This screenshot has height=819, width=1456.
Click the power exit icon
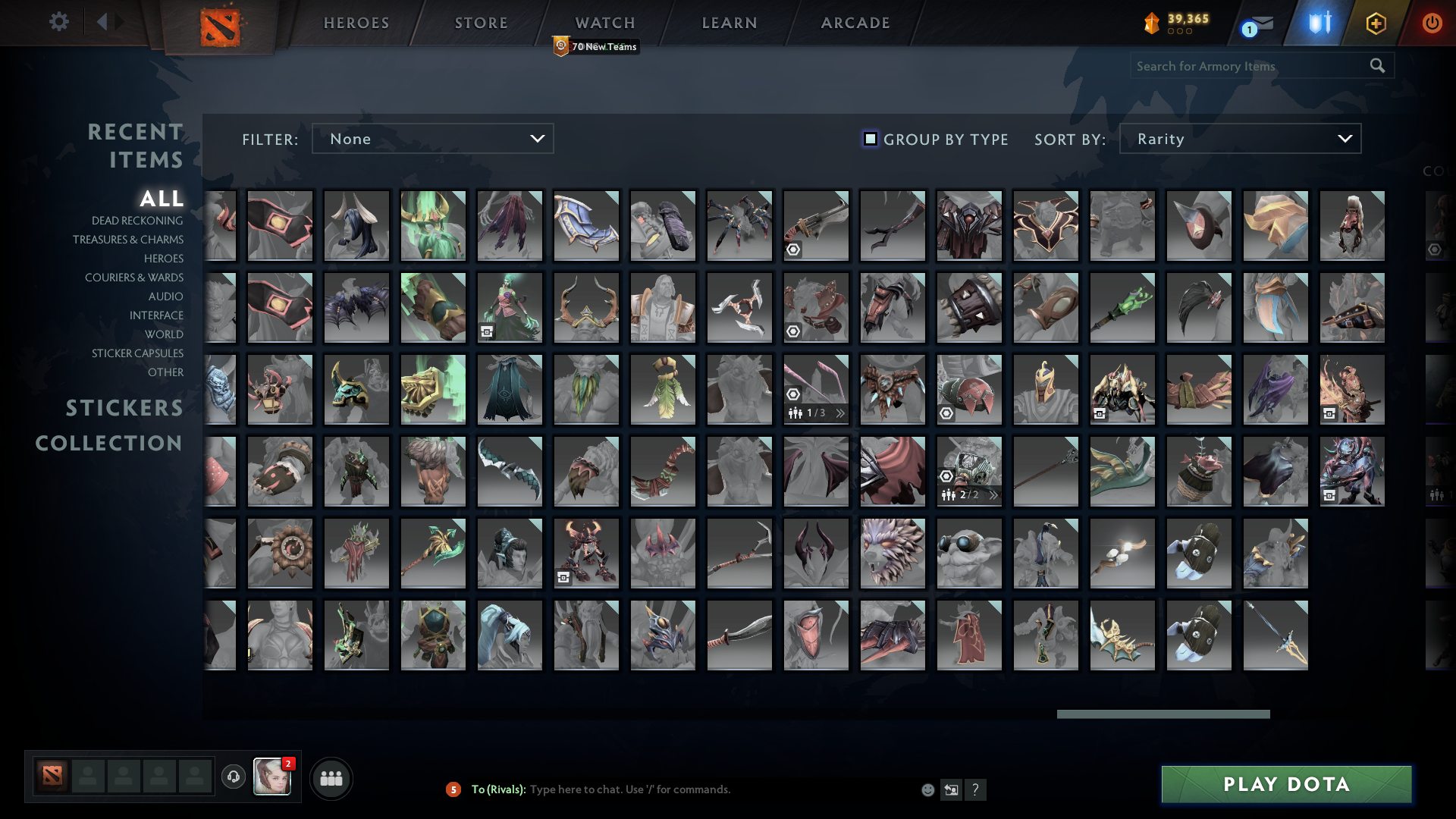(1432, 24)
